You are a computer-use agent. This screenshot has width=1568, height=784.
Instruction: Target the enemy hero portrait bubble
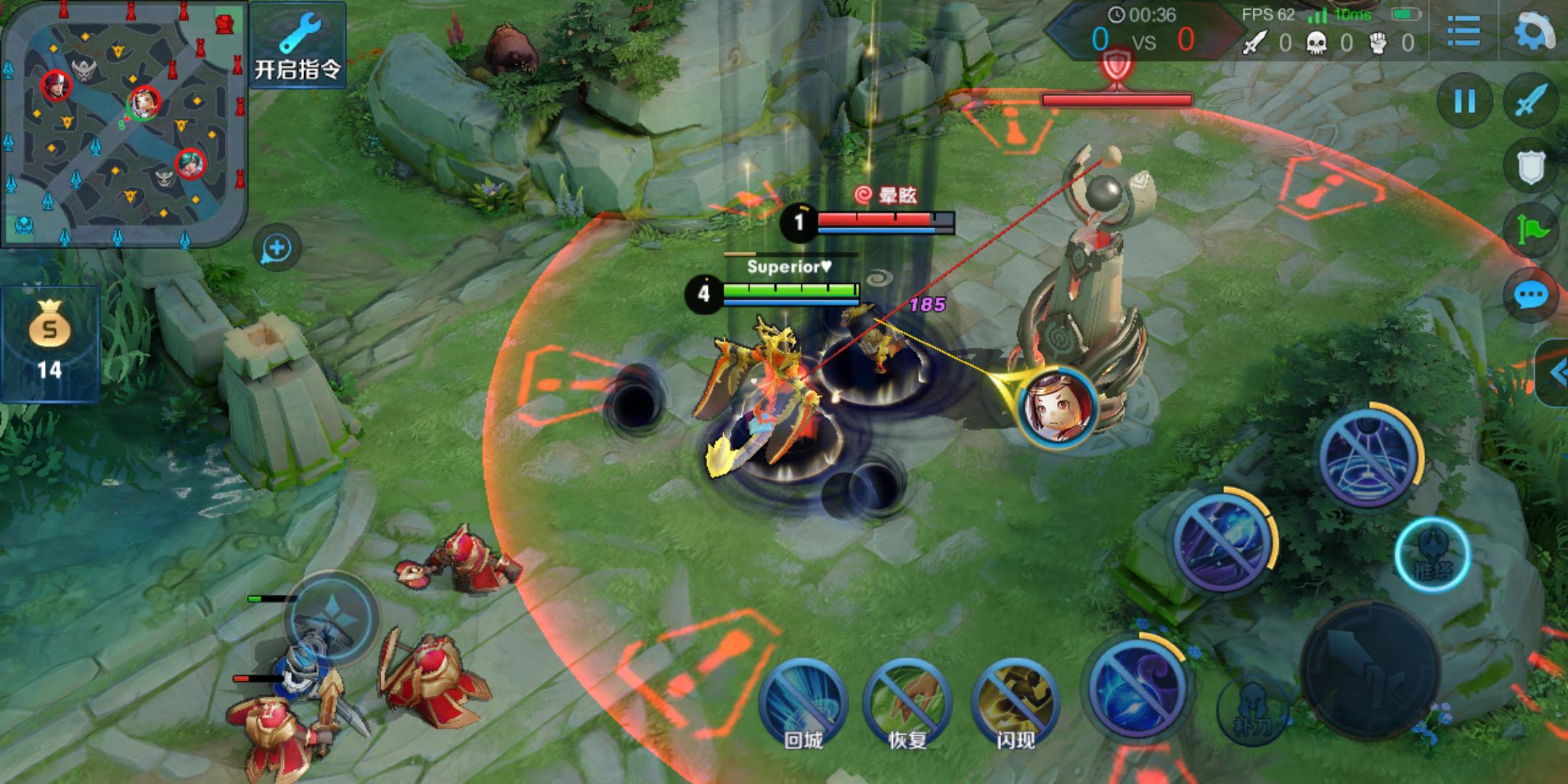(x=1057, y=407)
